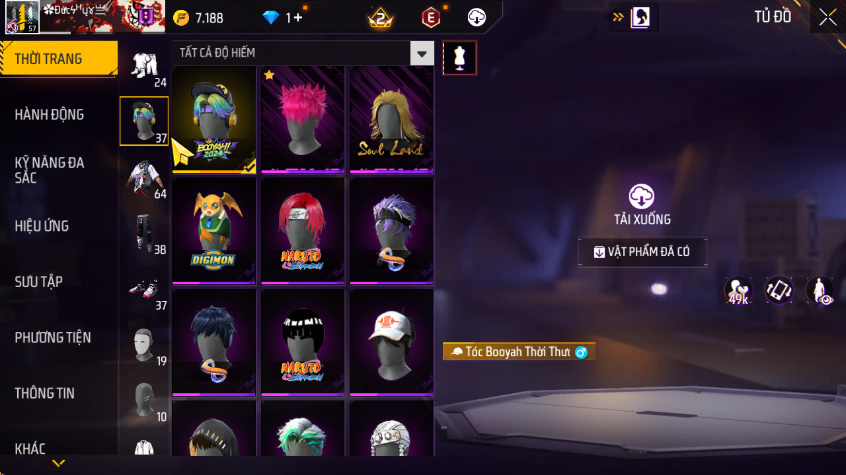The width and height of the screenshot is (846, 475).
Task: Open the Tất Cả Độ Hiếm rarity dropdown
Action: (423, 54)
